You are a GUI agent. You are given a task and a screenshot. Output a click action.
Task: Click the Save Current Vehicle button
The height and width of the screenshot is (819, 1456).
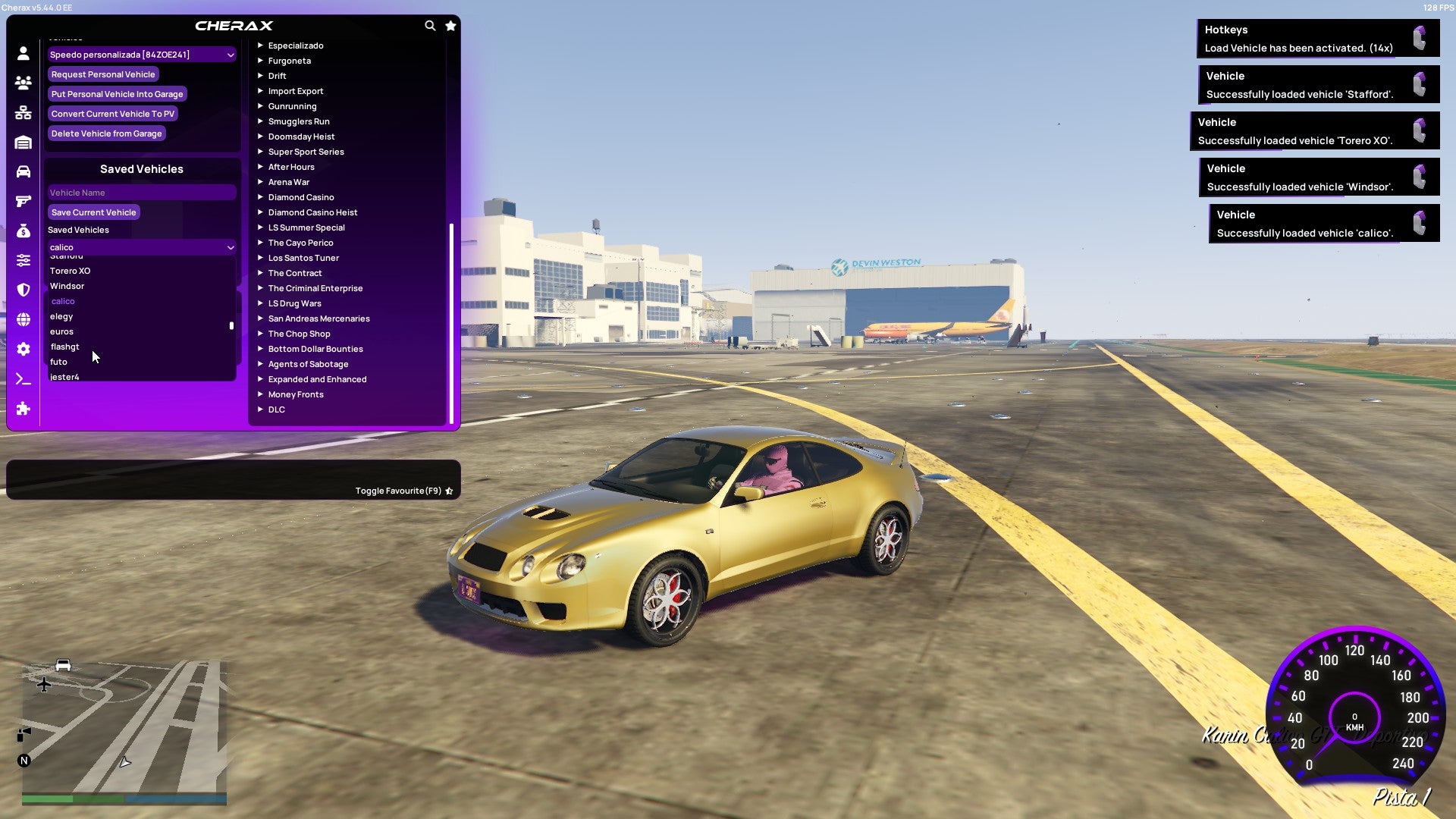point(93,212)
